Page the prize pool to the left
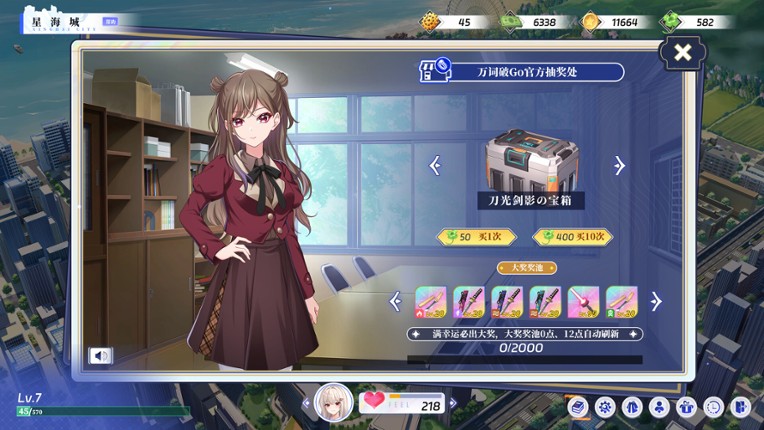The image size is (764, 430). pos(396,300)
